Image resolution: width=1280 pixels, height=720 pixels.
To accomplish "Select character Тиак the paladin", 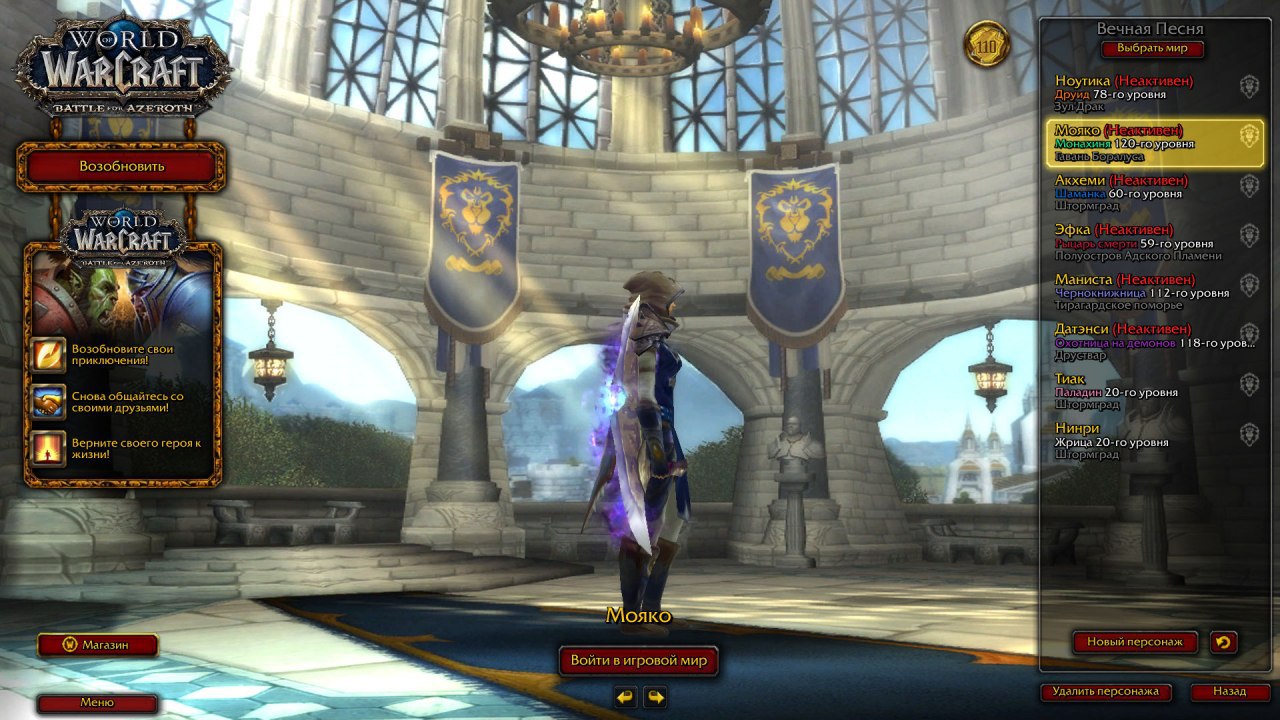I will [1150, 391].
